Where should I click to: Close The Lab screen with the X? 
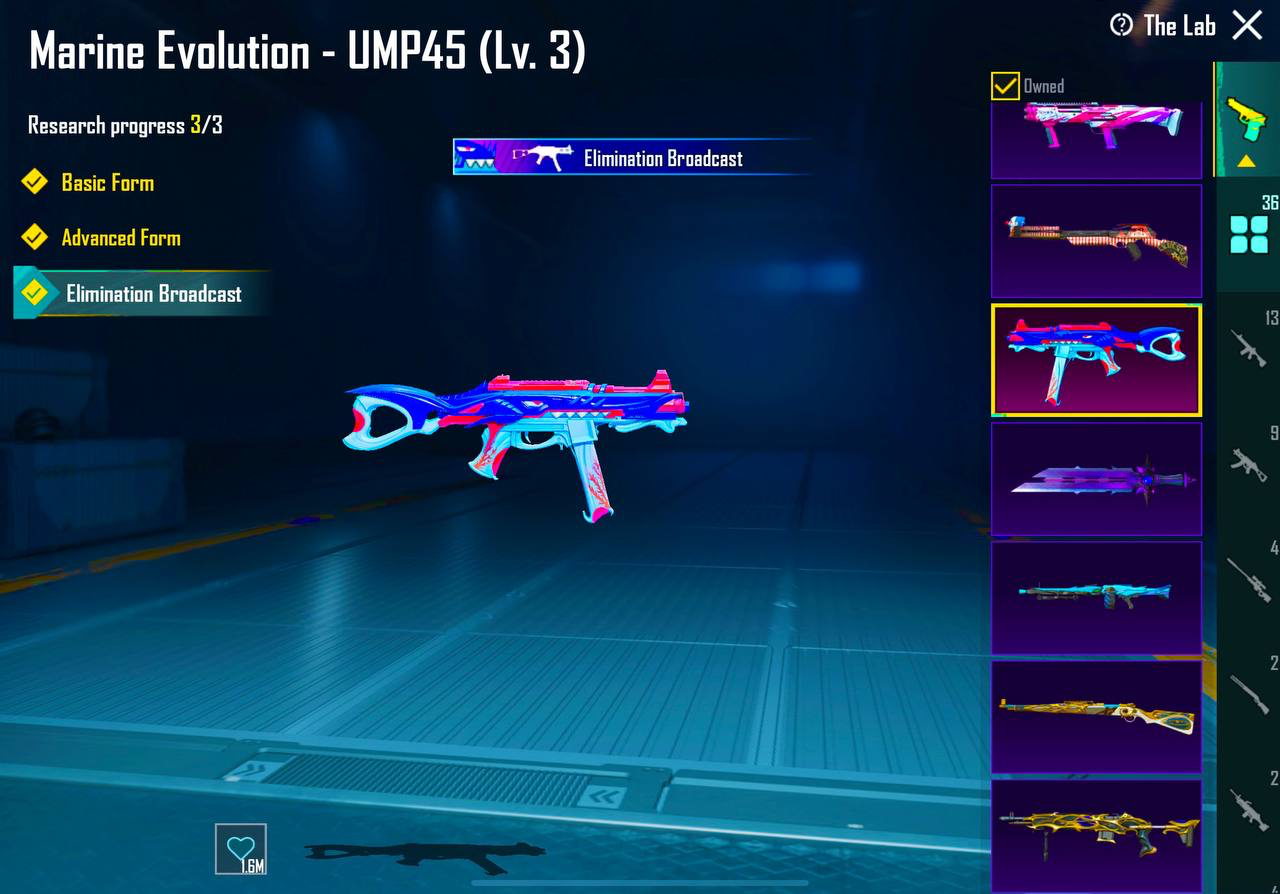point(1247,25)
